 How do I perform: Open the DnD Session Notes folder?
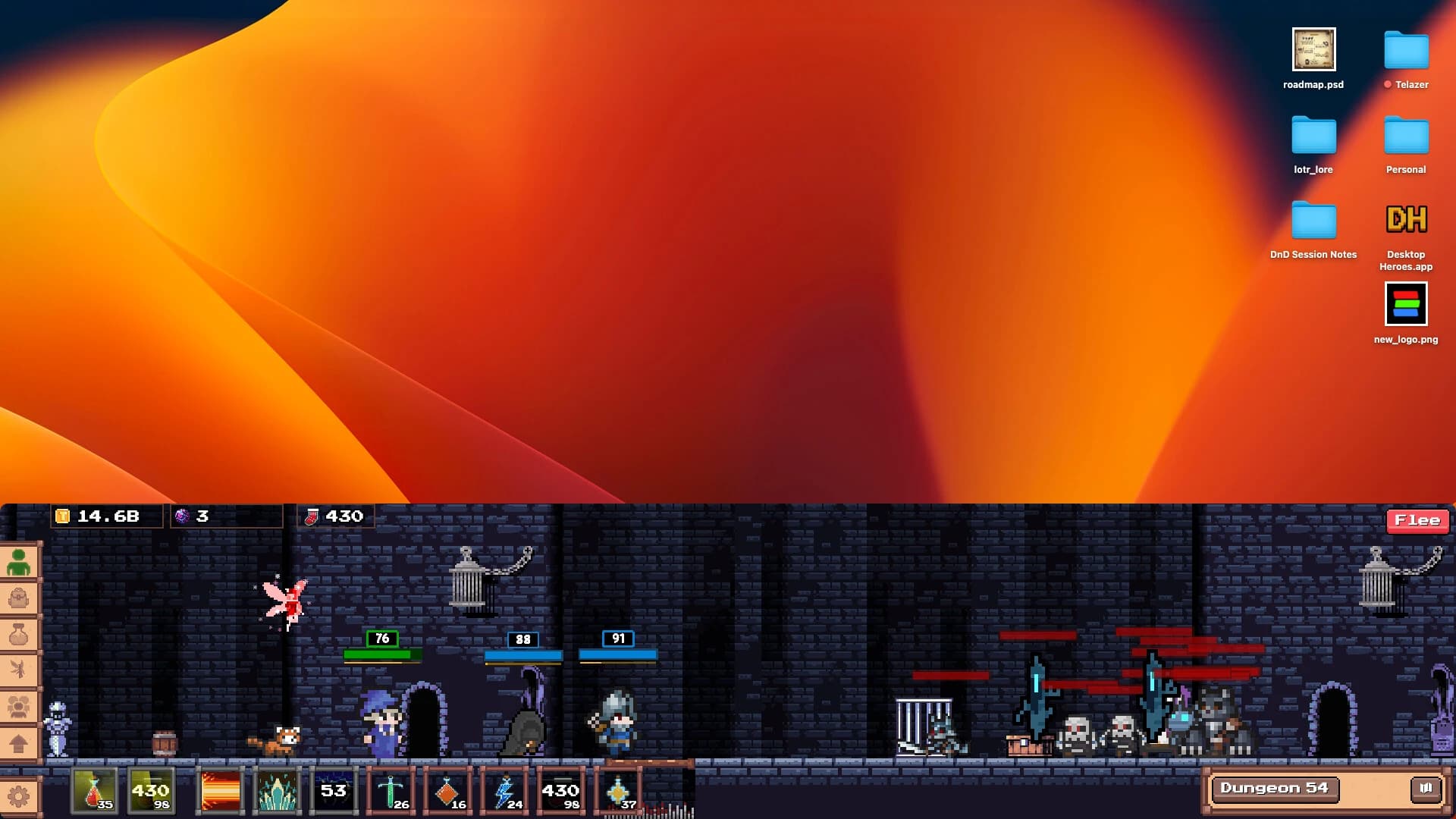(x=1314, y=220)
